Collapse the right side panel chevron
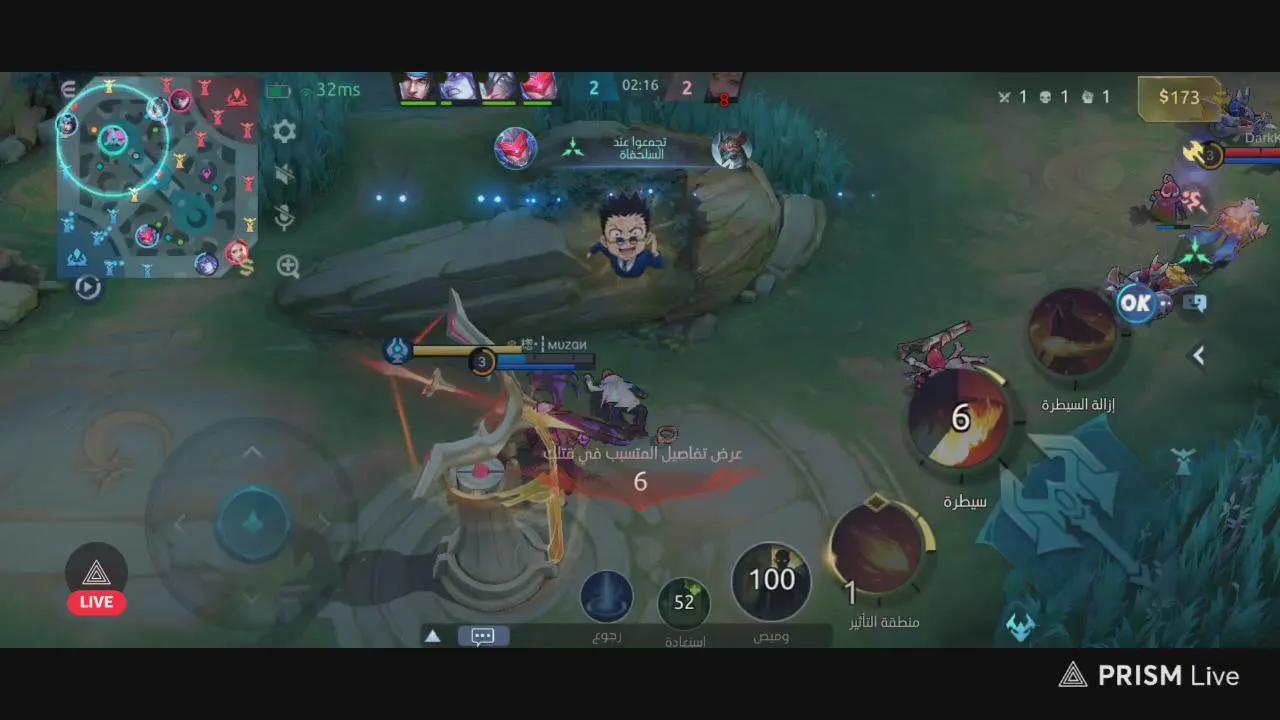This screenshot has width=1280, height=720. click(1198, 355)
